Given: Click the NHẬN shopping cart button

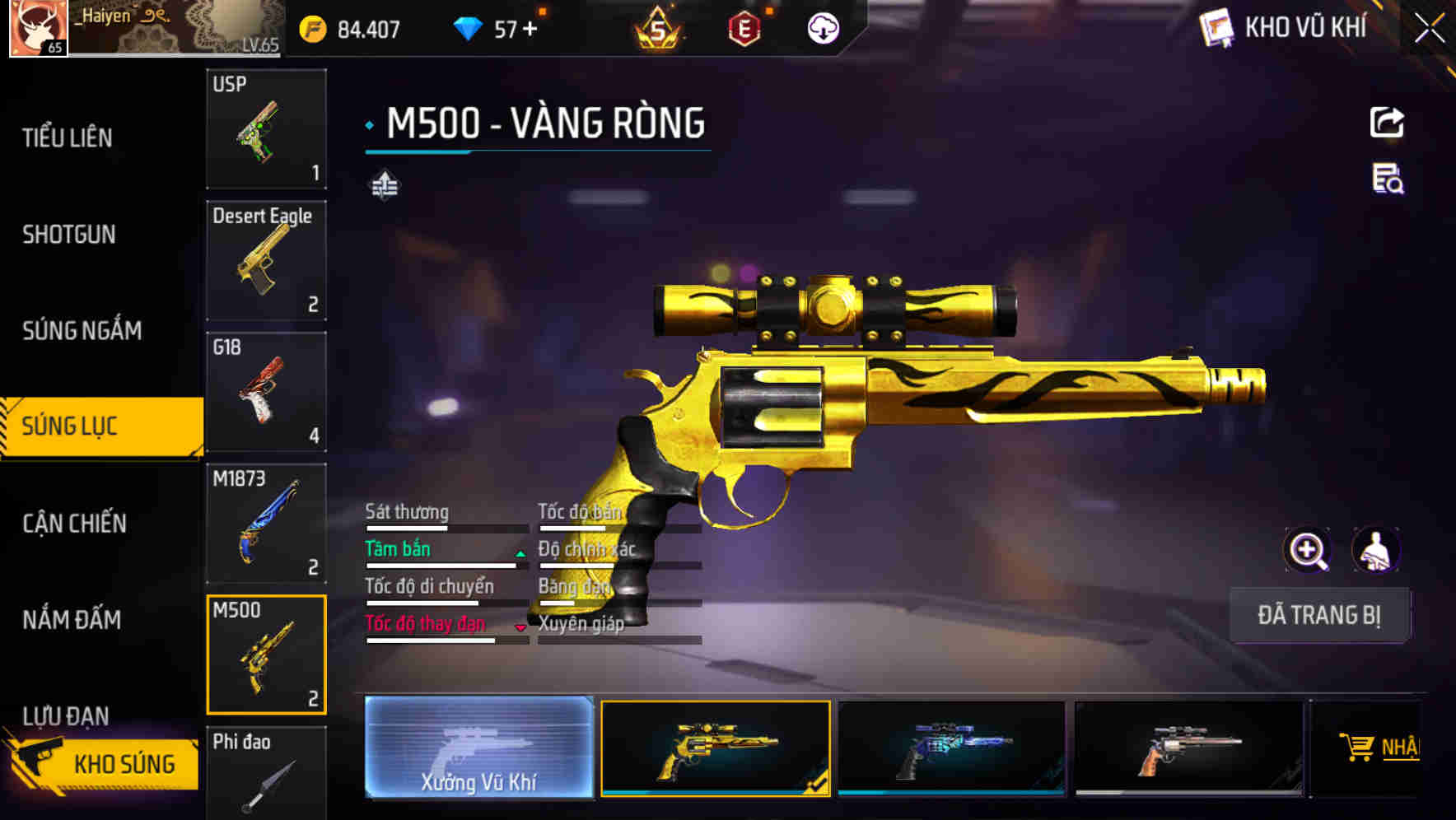Looking at the screenshot, I should coord(1384,749).
